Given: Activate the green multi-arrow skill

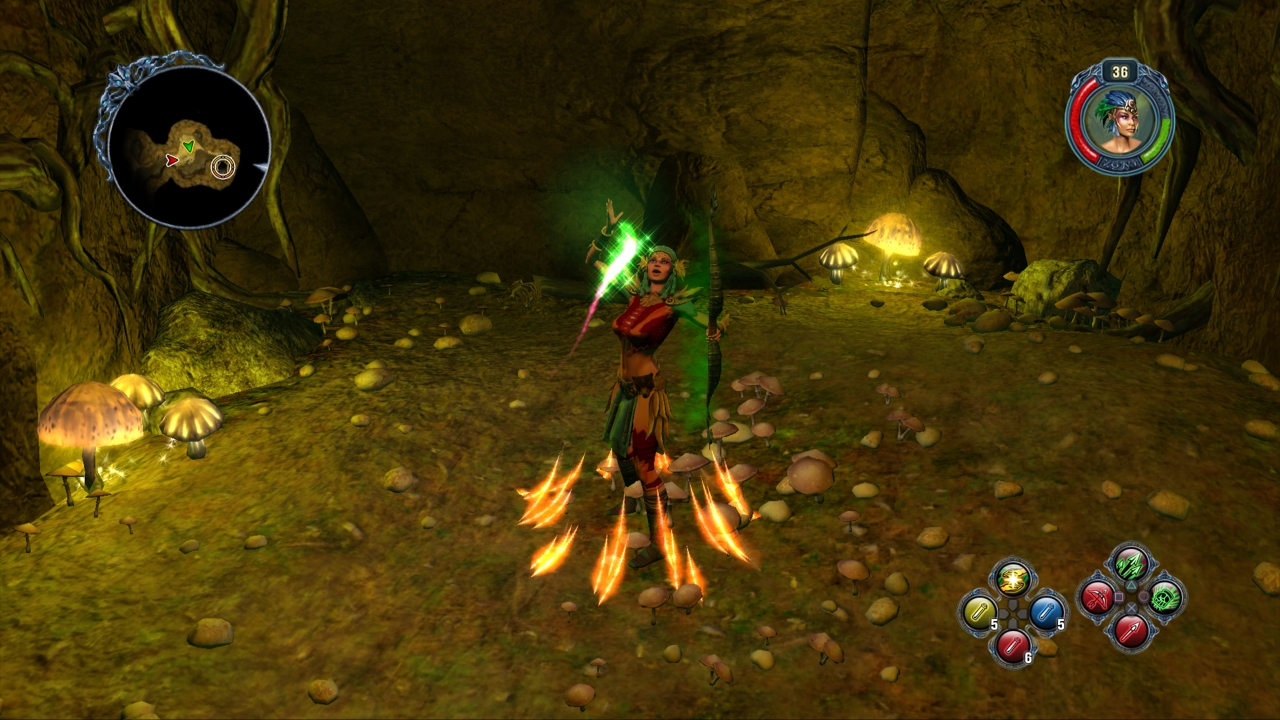Looking at the screenshot, I should 1131,564.
